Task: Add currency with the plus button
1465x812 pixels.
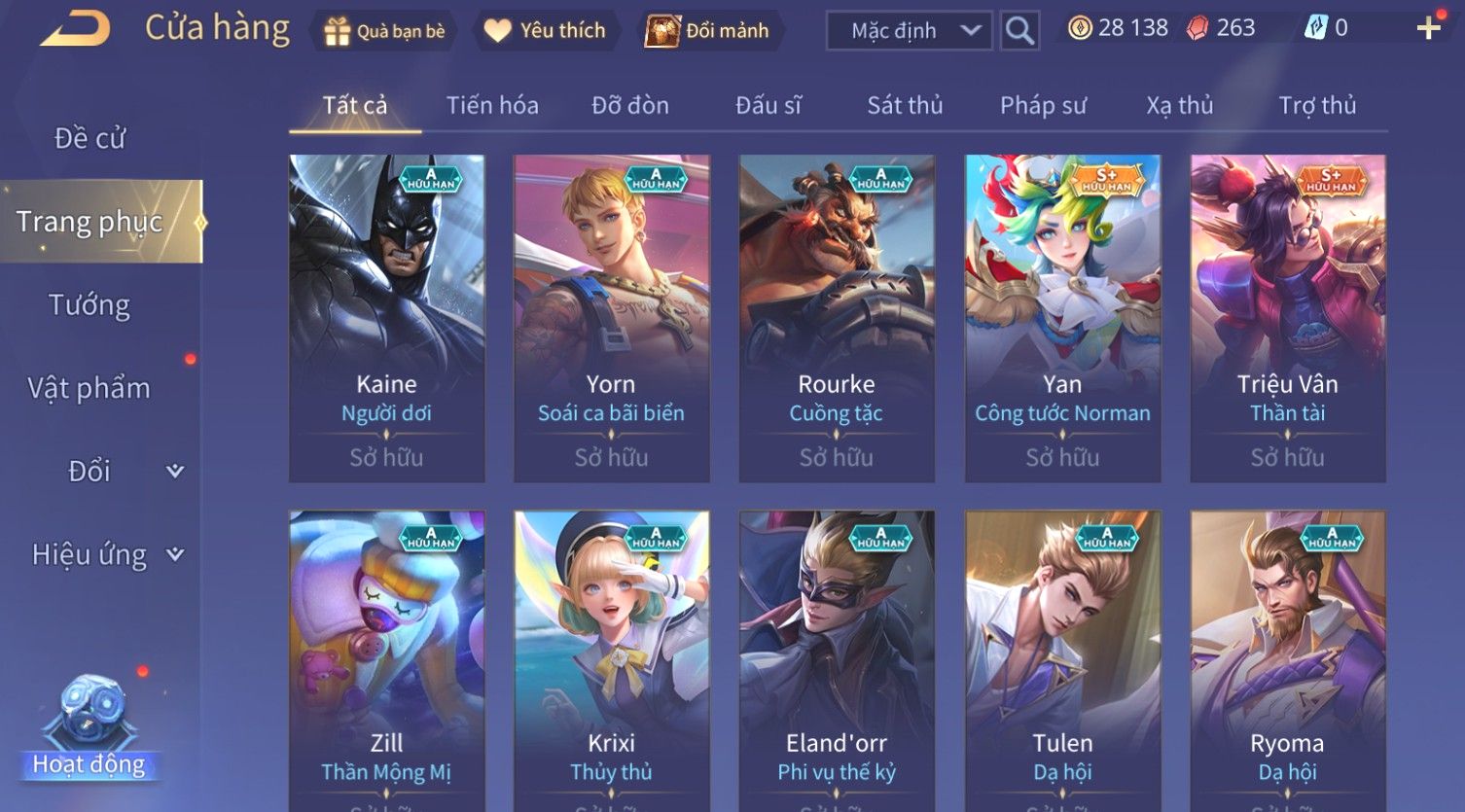Action: pyautogui.click(x=1428, y=28)
